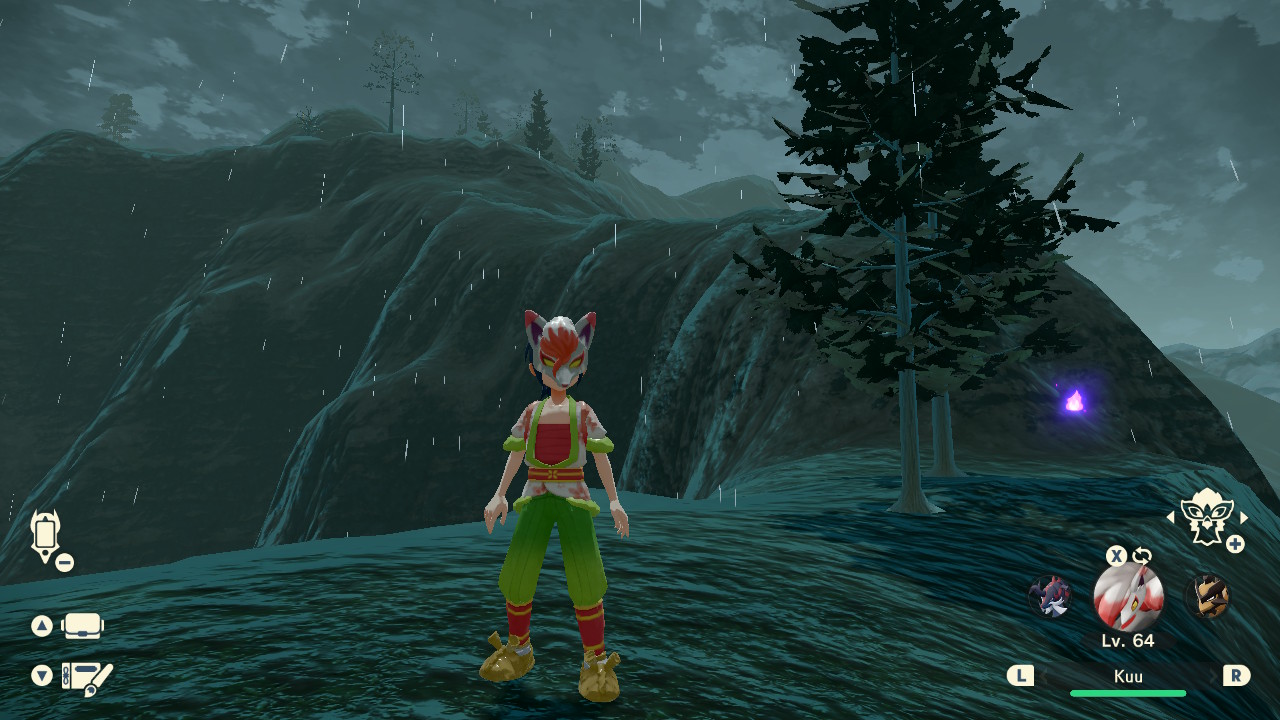Choose the dark dragon Pokémon portrait
This screenshot has height=720, width=1280.
(x=1050, y=596)
